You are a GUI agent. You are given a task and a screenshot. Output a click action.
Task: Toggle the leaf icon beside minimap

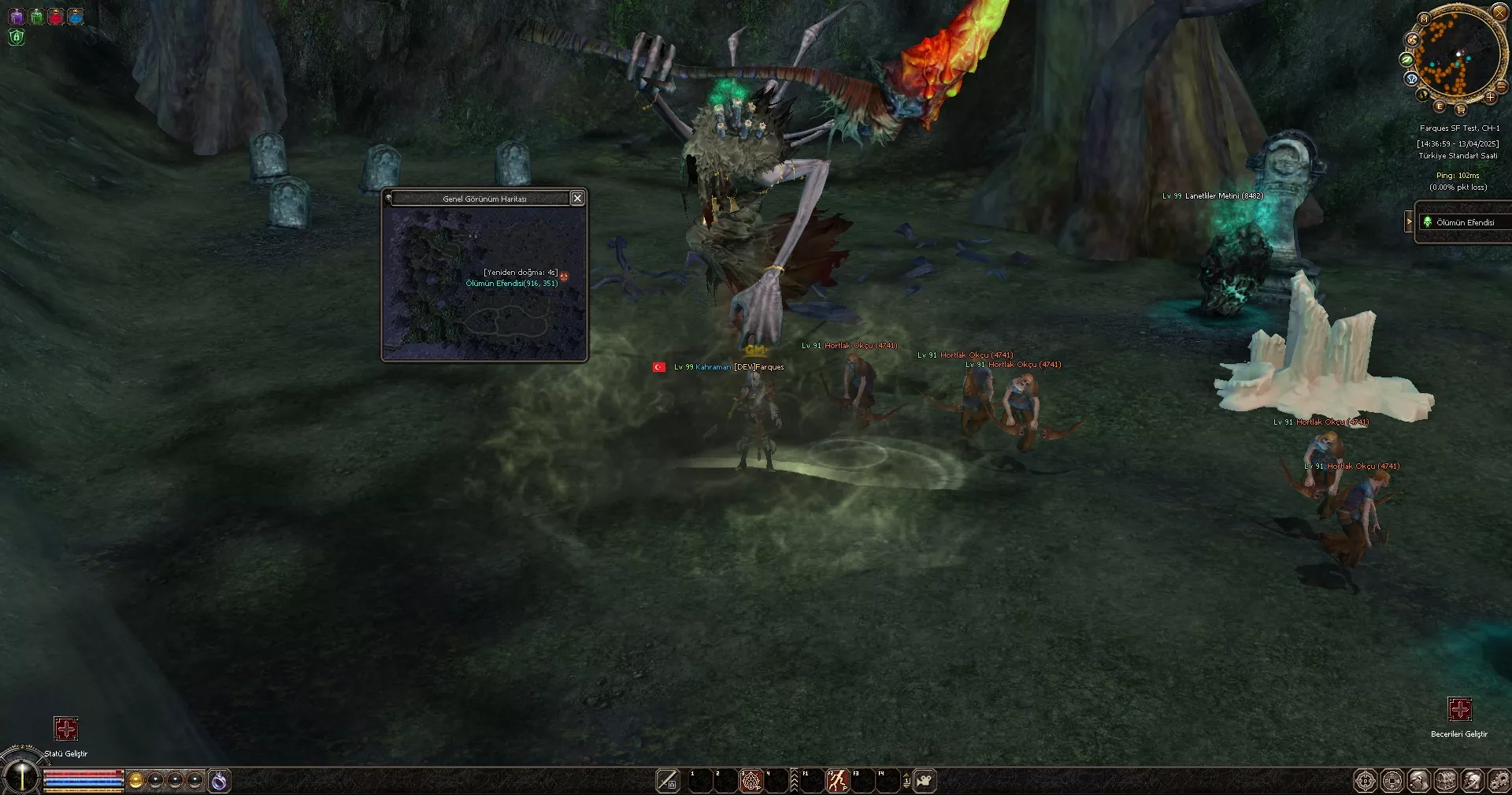[1407, 60]
